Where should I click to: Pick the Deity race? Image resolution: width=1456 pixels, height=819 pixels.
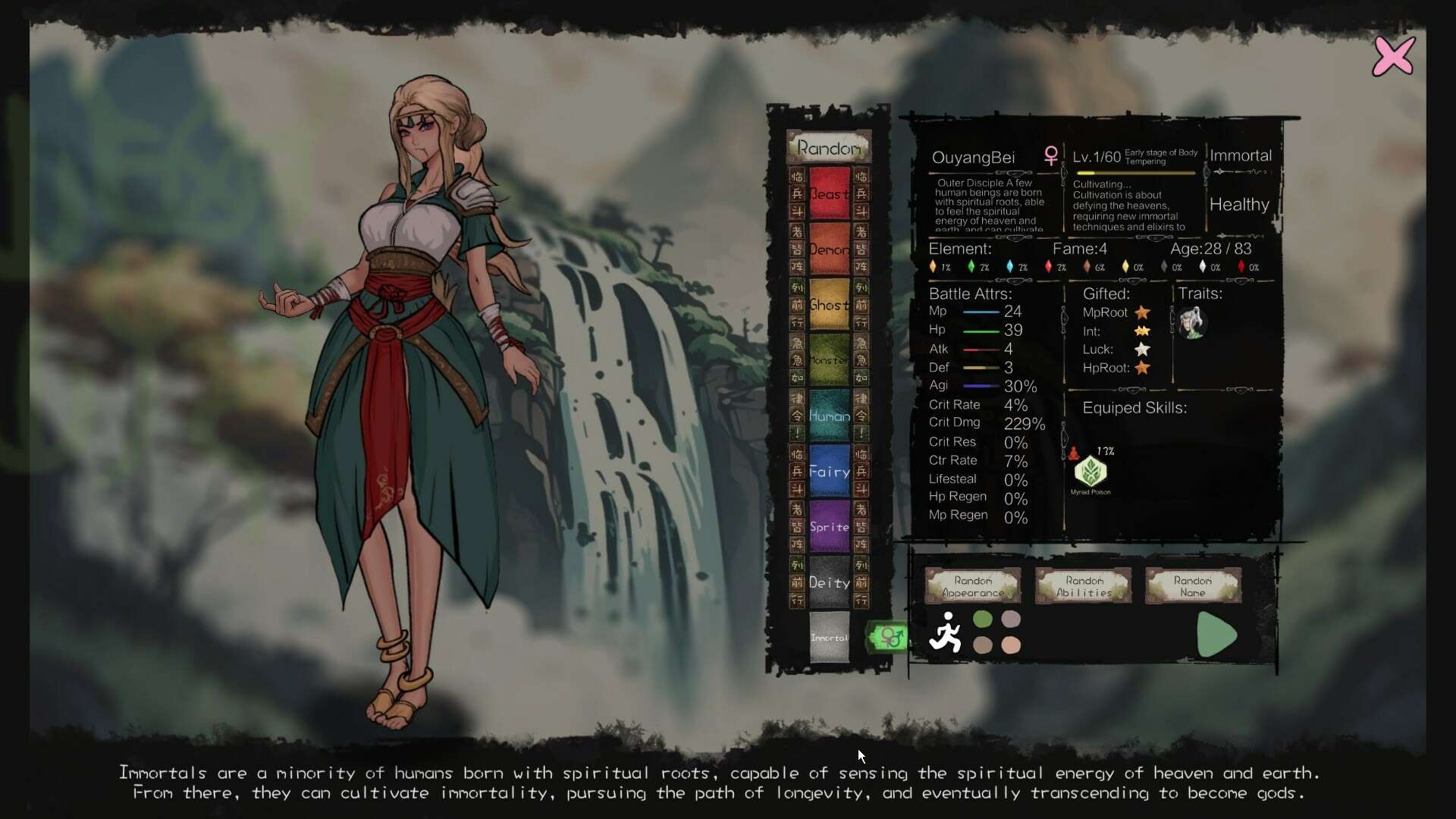[x=829, y=582]
